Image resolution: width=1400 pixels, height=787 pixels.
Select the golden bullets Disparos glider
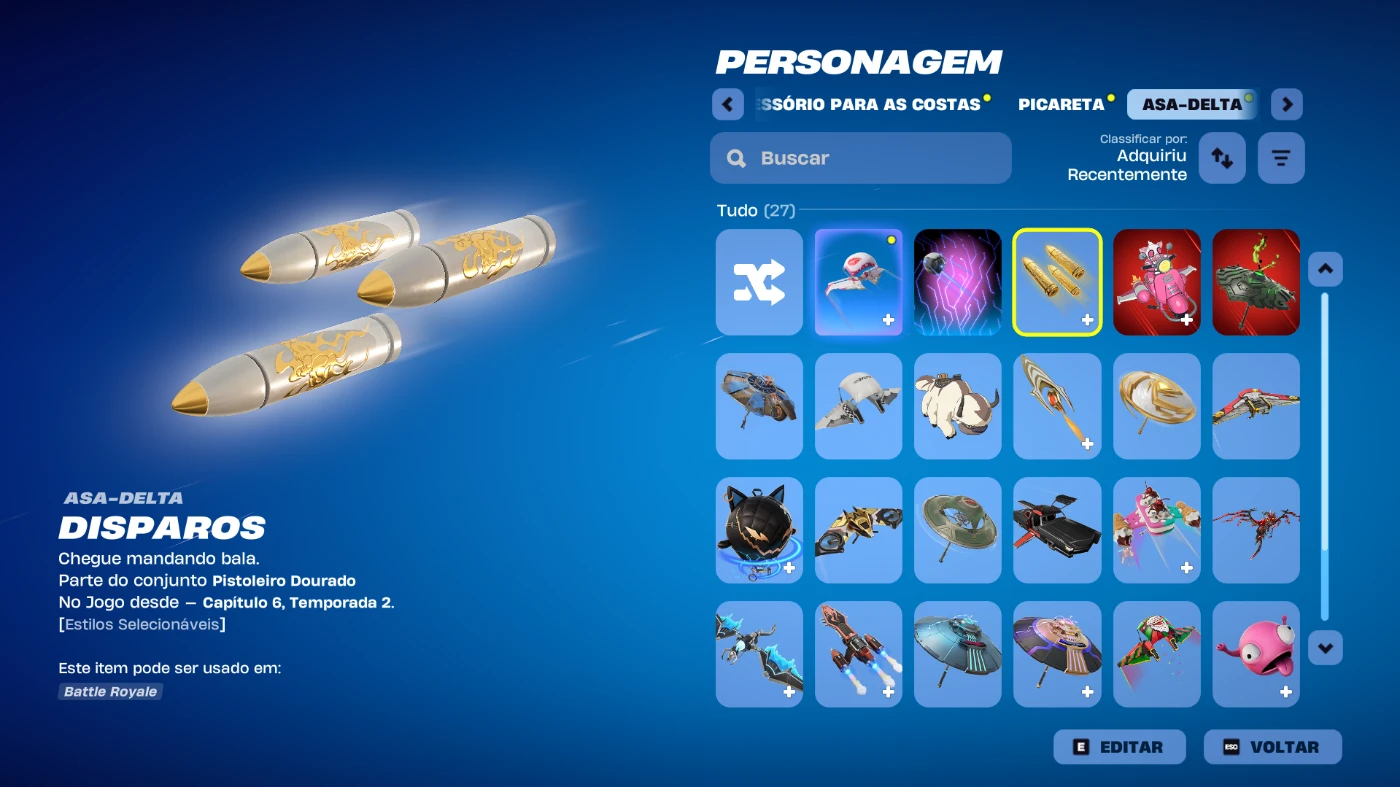(1057, 282)
